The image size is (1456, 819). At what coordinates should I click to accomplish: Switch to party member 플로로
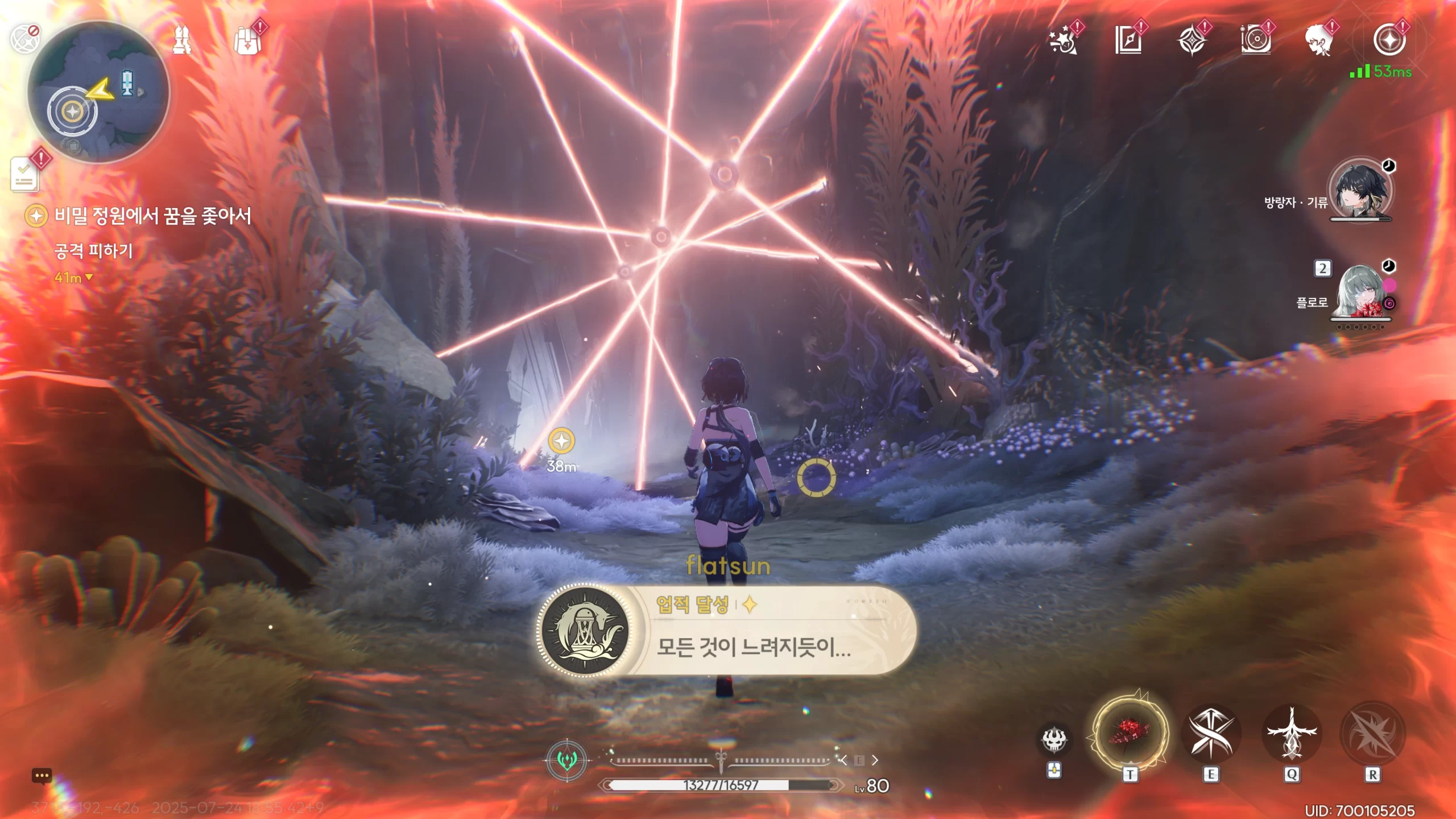click(1359, 291)
